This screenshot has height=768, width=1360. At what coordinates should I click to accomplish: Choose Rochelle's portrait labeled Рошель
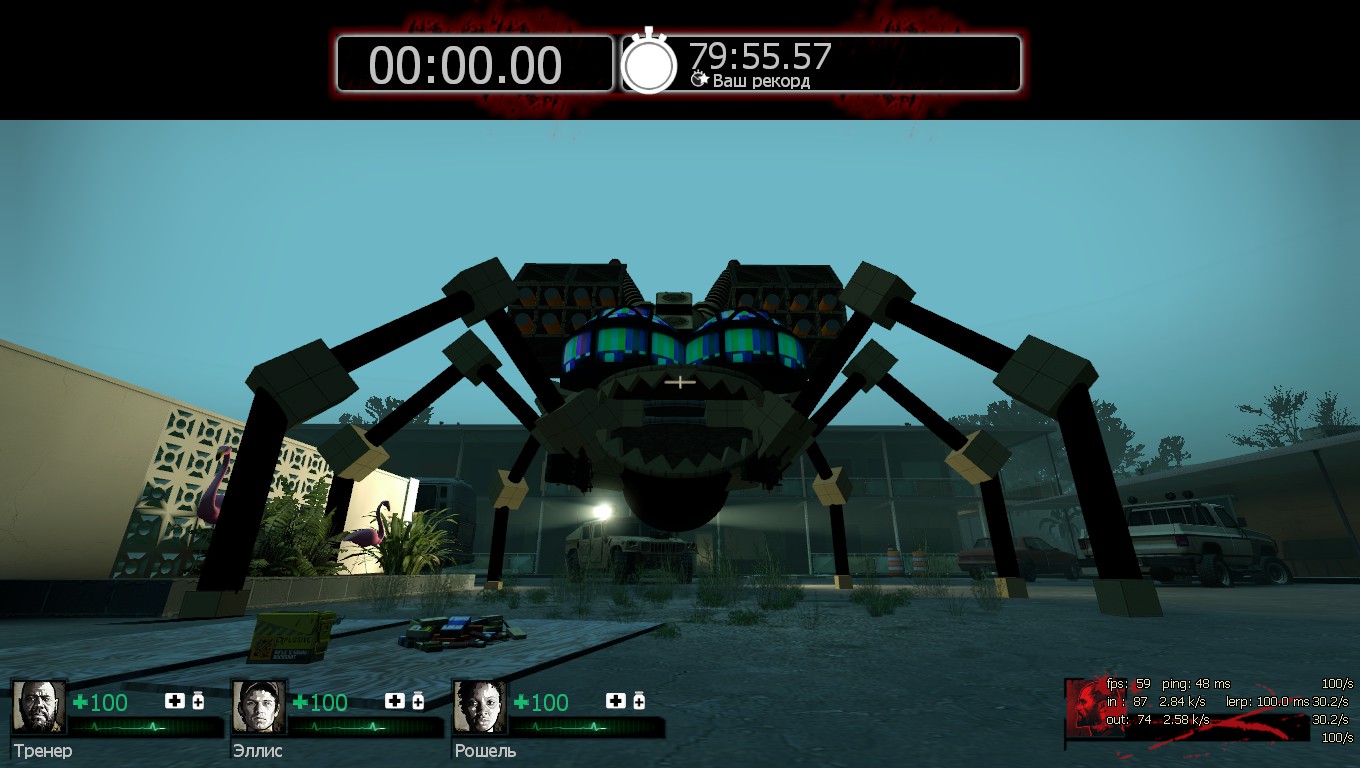(x=479, y=708)
